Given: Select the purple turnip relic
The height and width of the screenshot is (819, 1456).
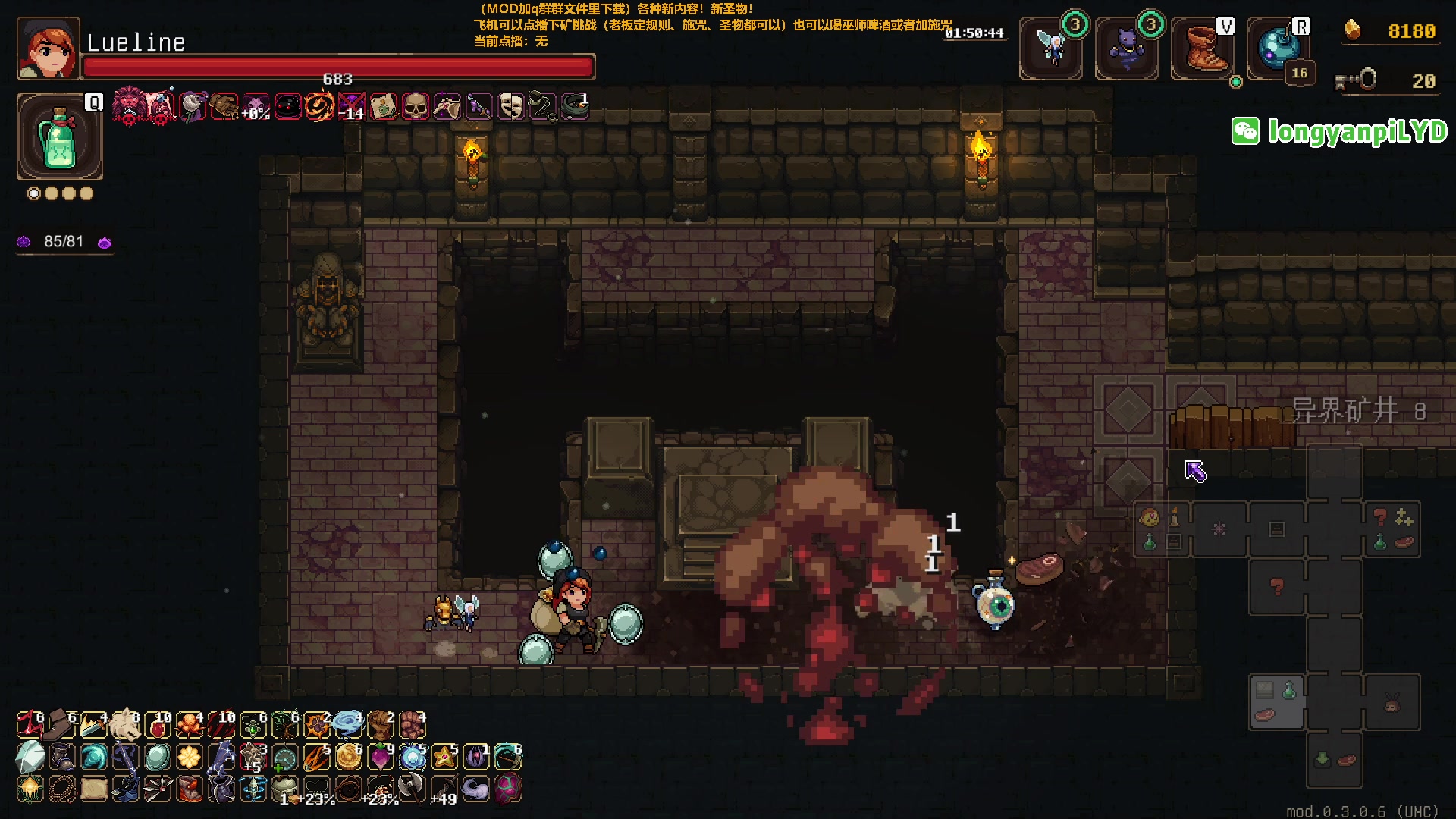Looking at the screenshot, I should tap(380, 757).
